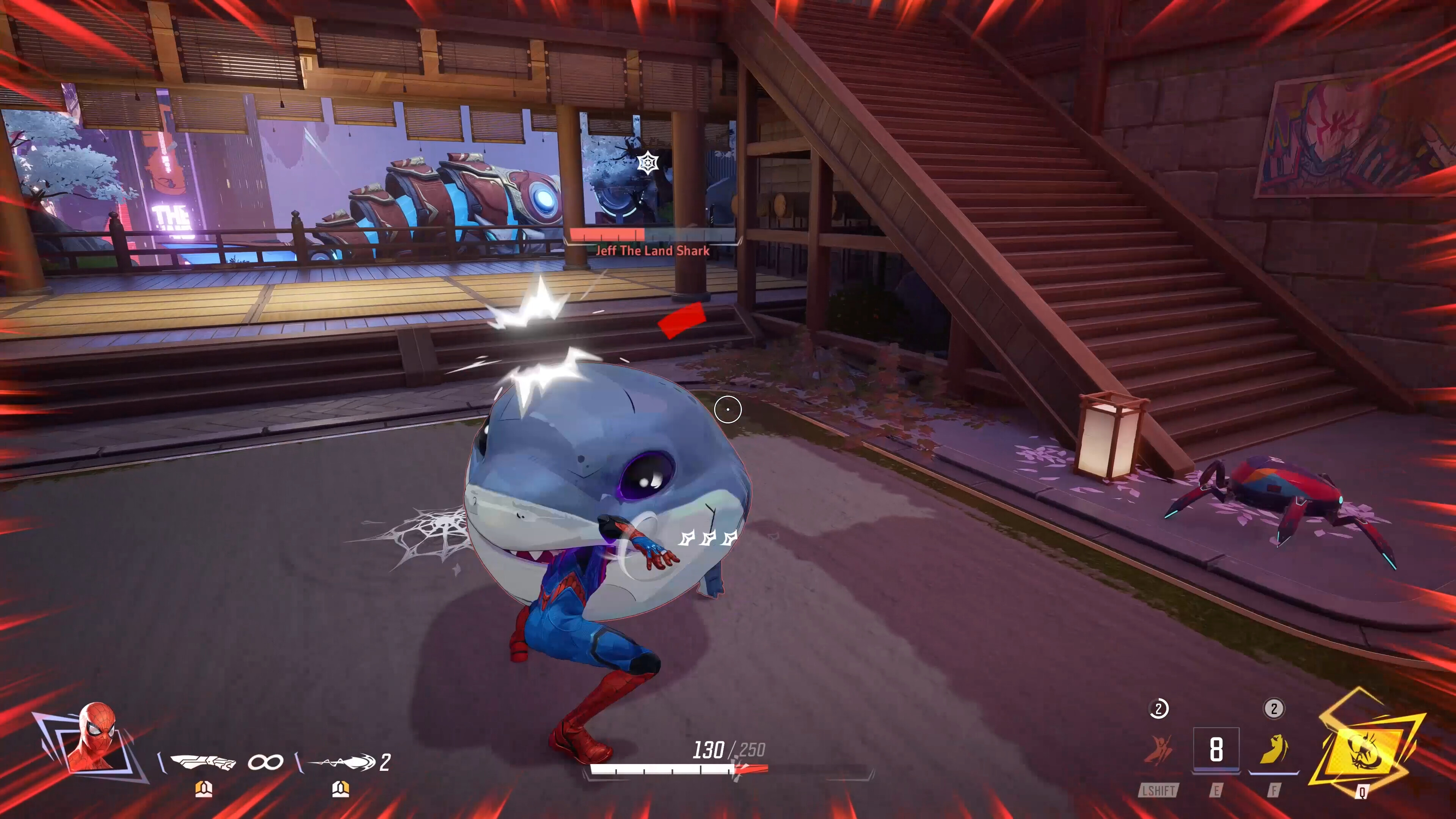The height and width of the screenshot is (819, 1456).
Task: Activate the yellow uppercut fist ability
Action: click(1274, 750)
